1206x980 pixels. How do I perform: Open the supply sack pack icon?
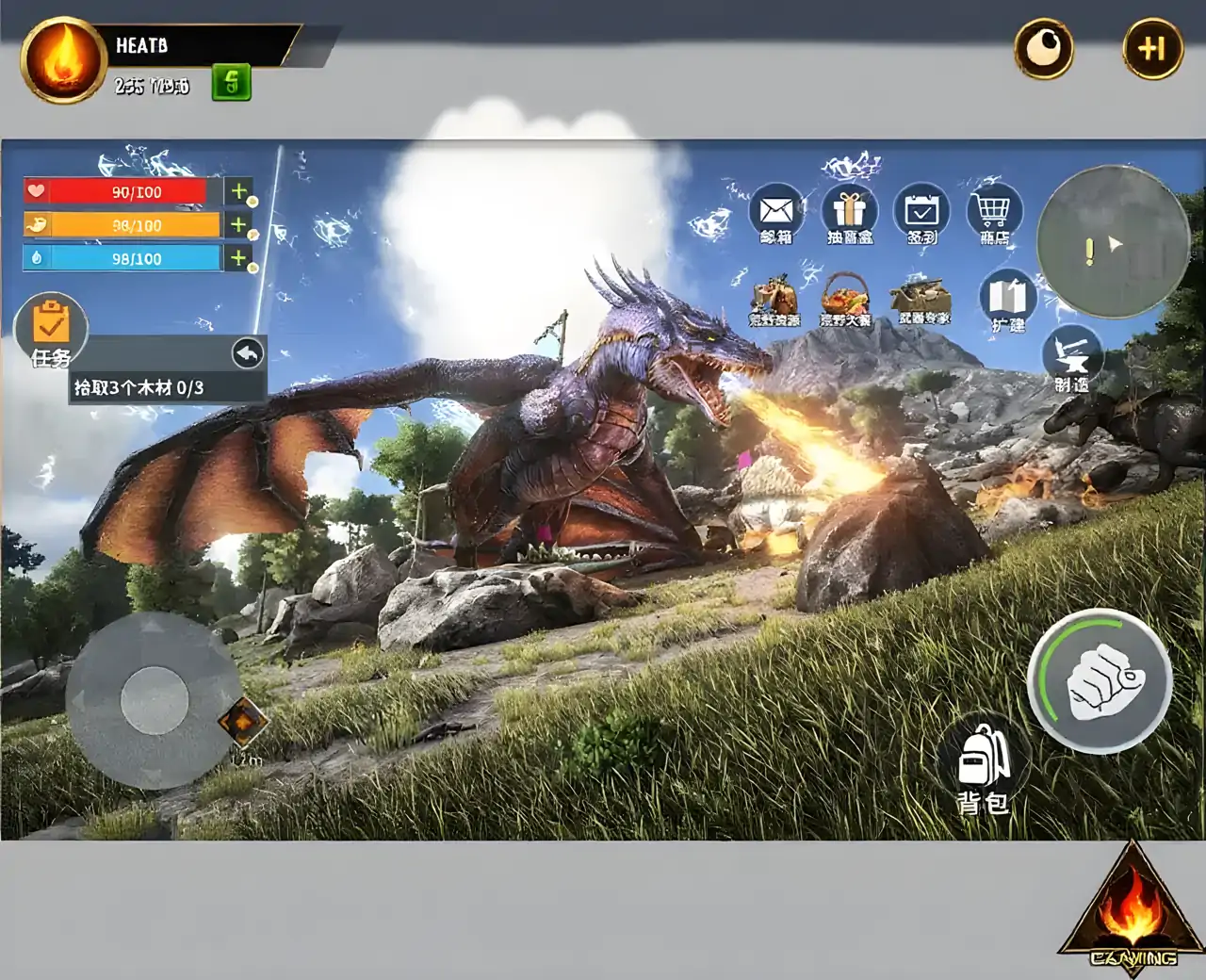click(774, 298)
